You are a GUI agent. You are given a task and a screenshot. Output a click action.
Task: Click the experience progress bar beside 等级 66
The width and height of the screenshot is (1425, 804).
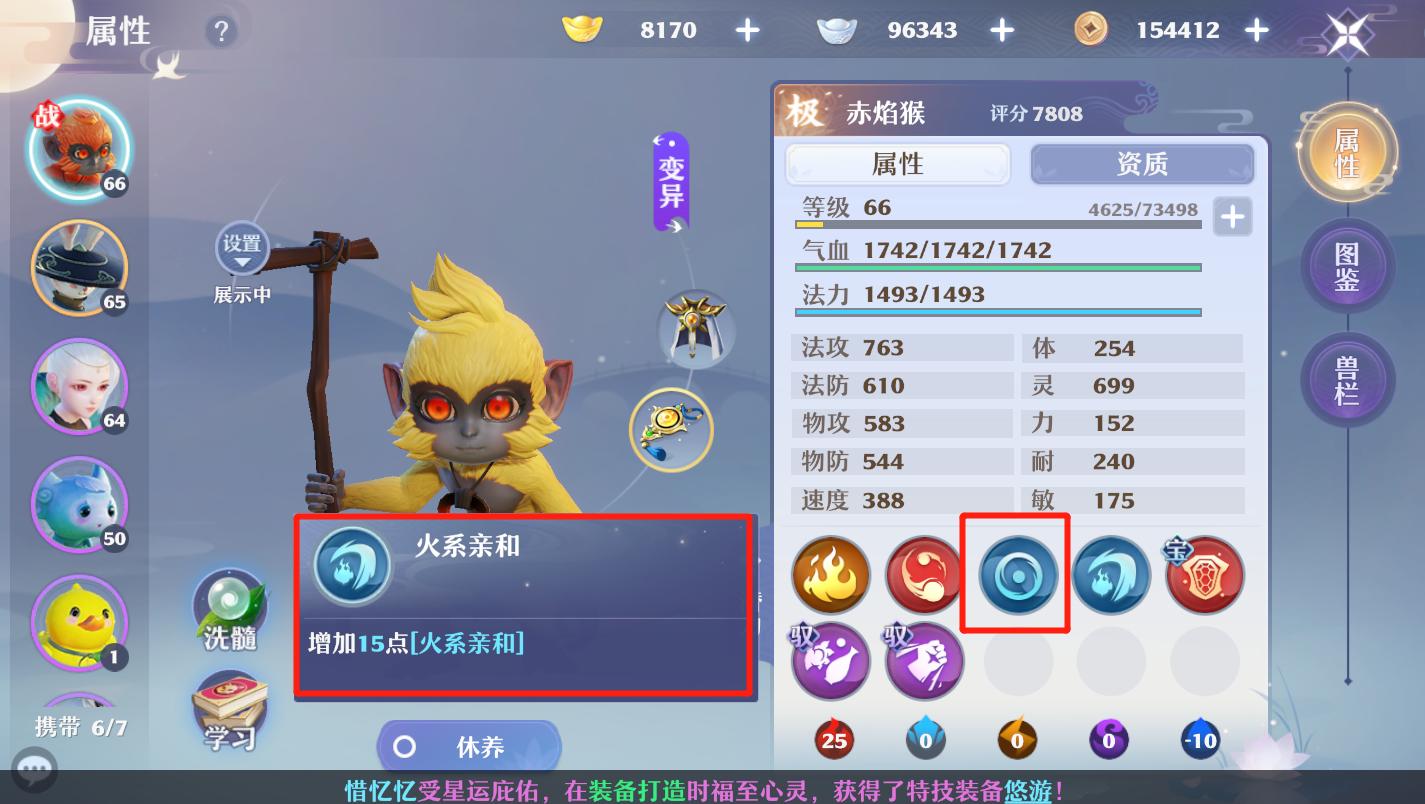click(1000, 222)
